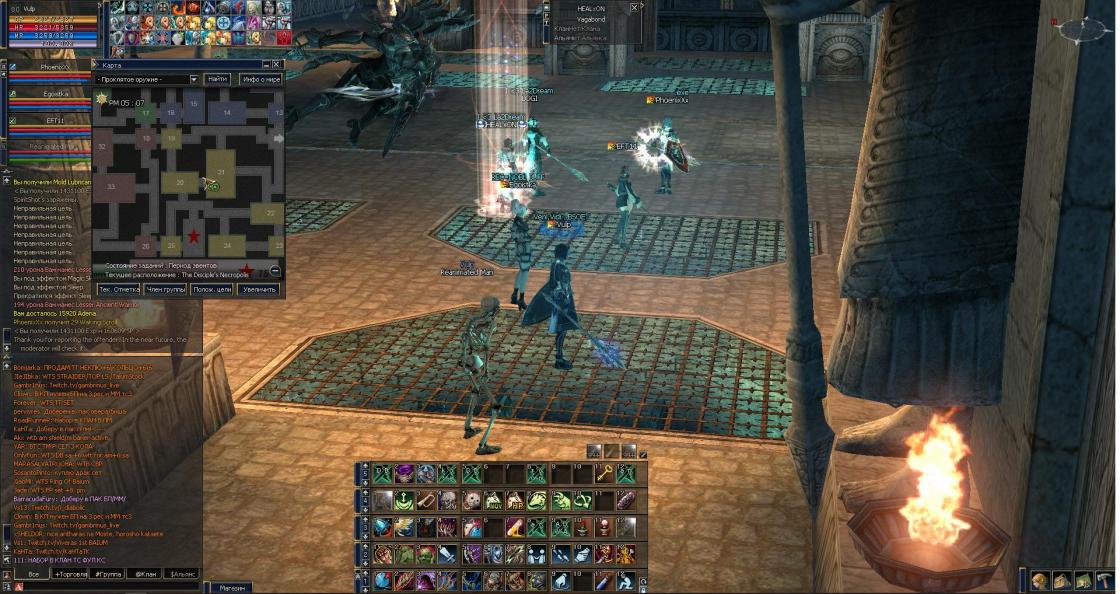The width and height of the screenshot is (1120, 594).
Task: Close the HEALxON target window
Action: (x=634, y=7)
